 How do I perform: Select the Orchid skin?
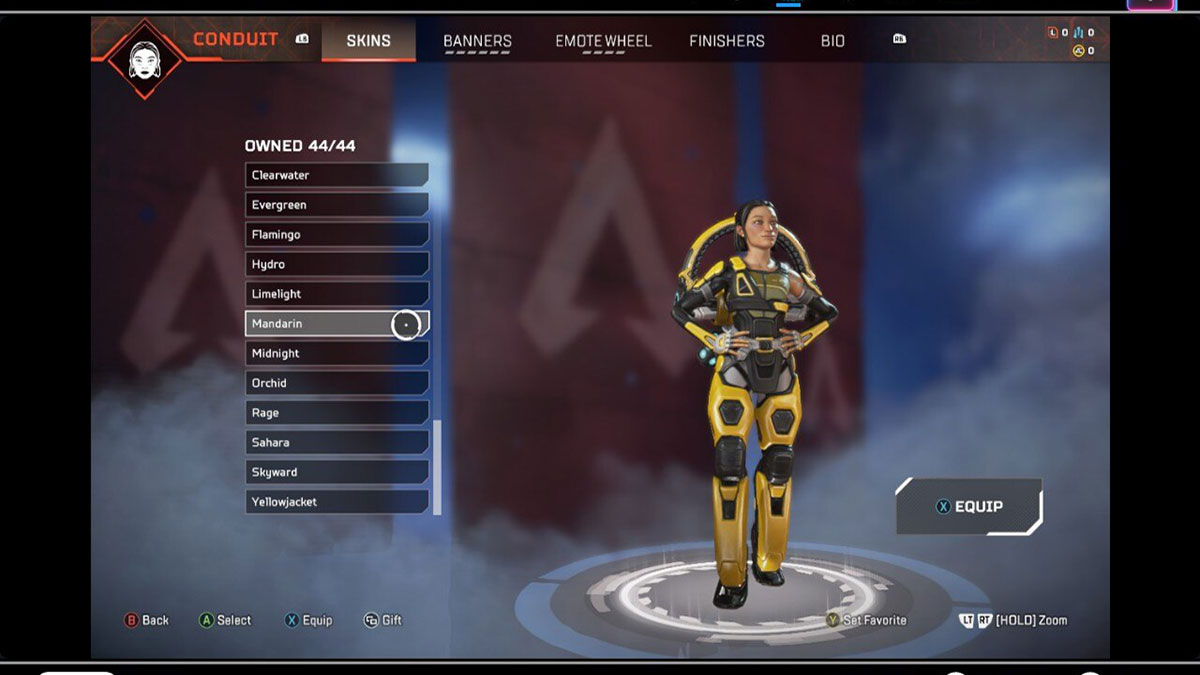click(336, 383)
